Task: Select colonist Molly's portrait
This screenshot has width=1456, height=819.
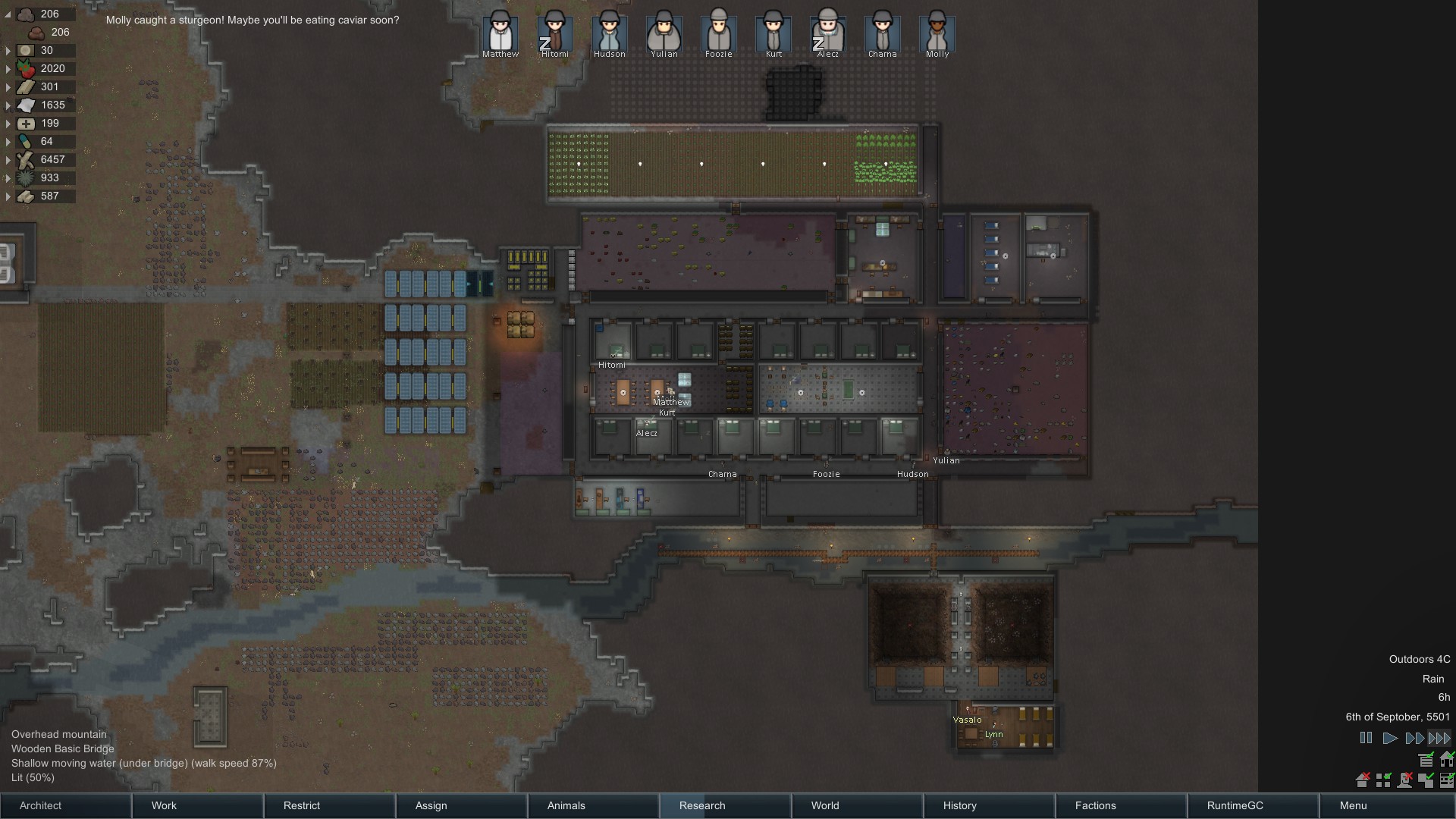Action: click(x=937, y=33)
